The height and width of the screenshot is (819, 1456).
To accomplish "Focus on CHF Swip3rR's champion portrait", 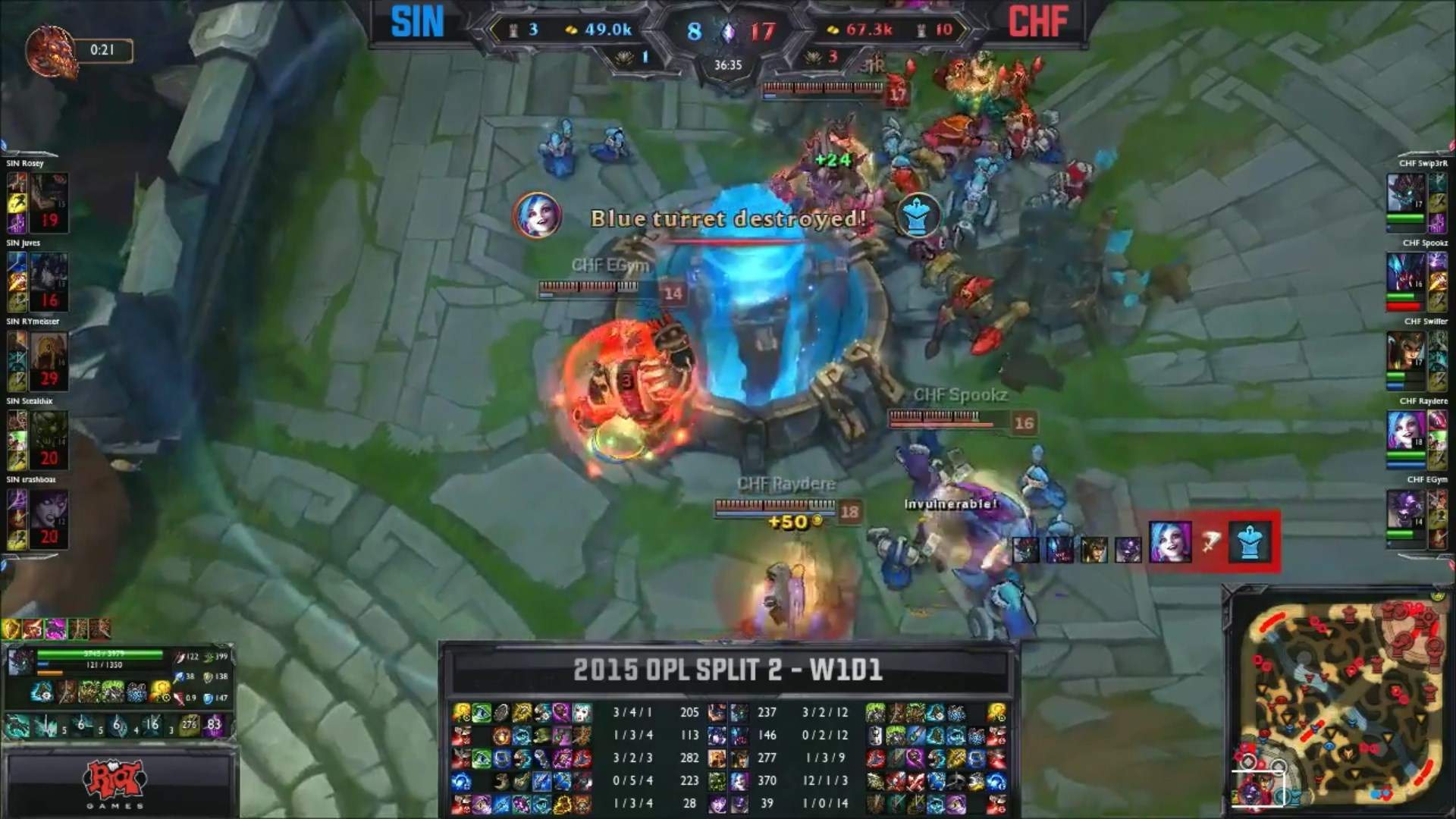I will point(1404,193).
